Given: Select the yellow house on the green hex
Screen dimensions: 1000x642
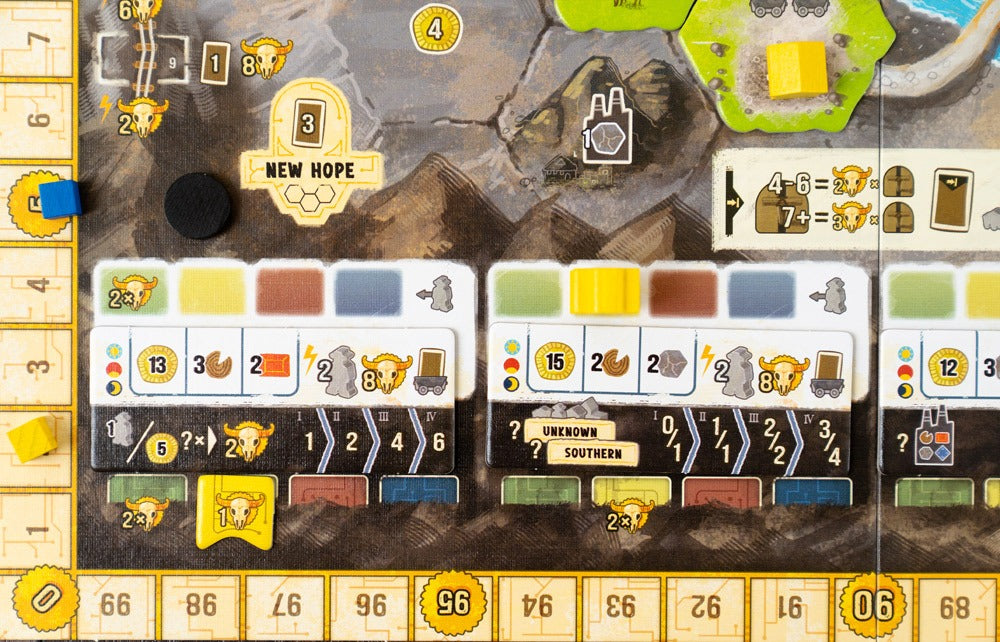Looking at the screenshot, I should click(797, 69).
